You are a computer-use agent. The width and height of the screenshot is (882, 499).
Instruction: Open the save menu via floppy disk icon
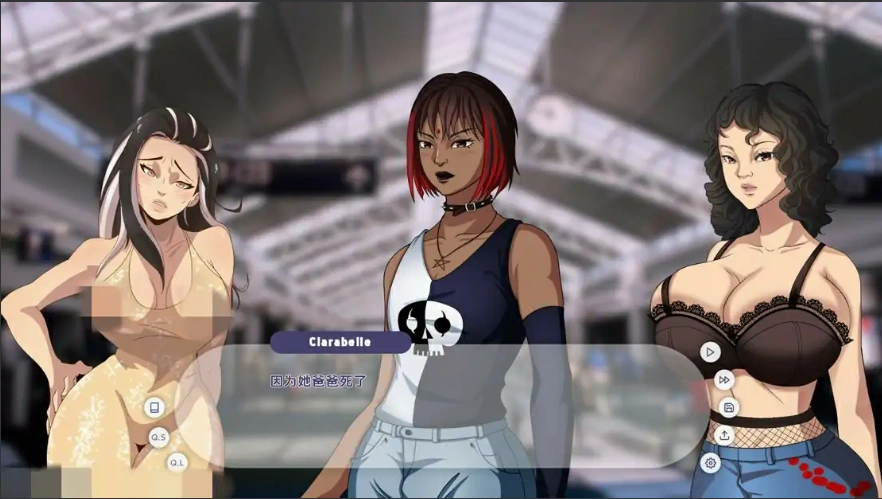729,407
